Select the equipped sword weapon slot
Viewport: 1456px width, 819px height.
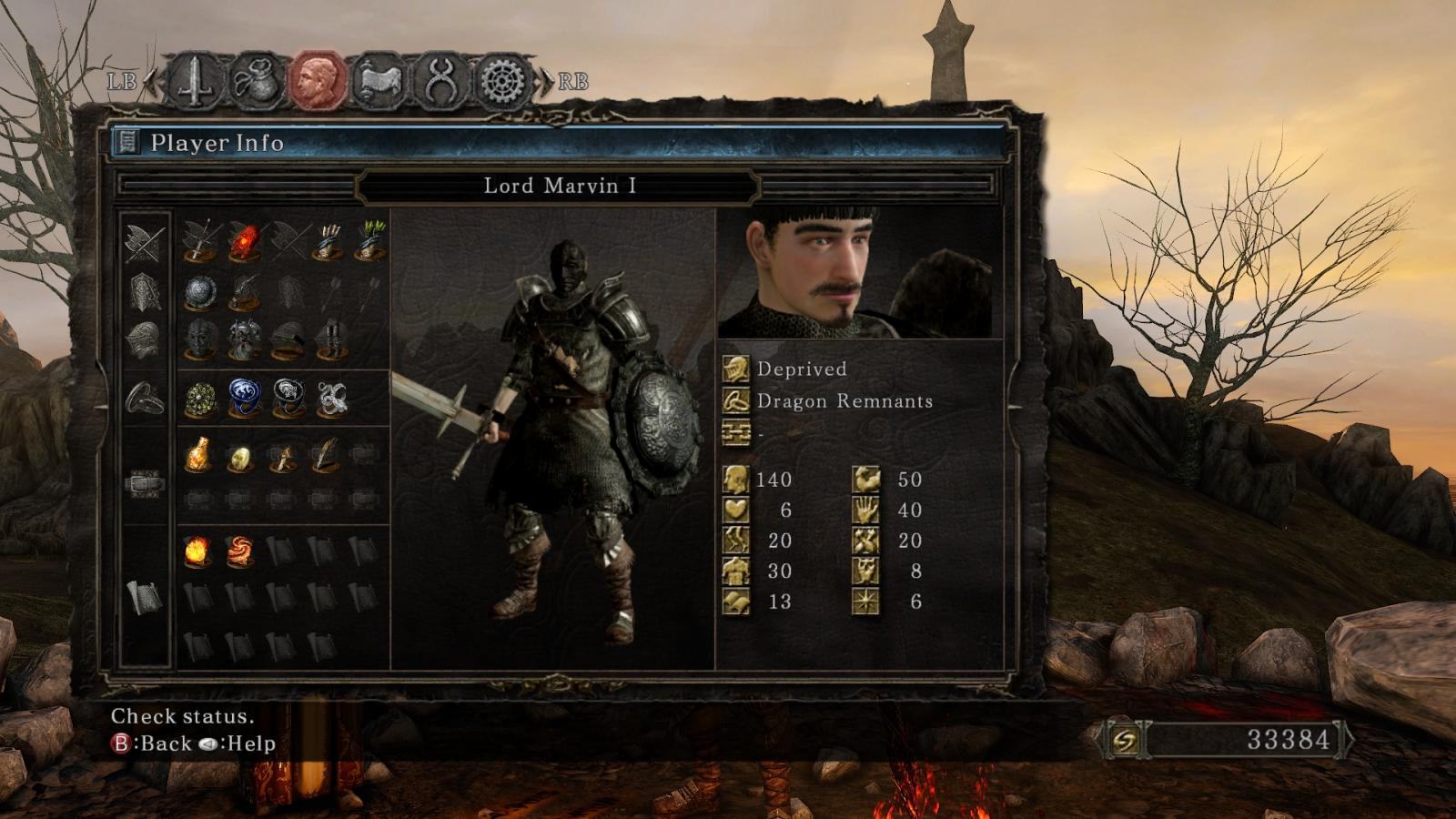[198, 241]
